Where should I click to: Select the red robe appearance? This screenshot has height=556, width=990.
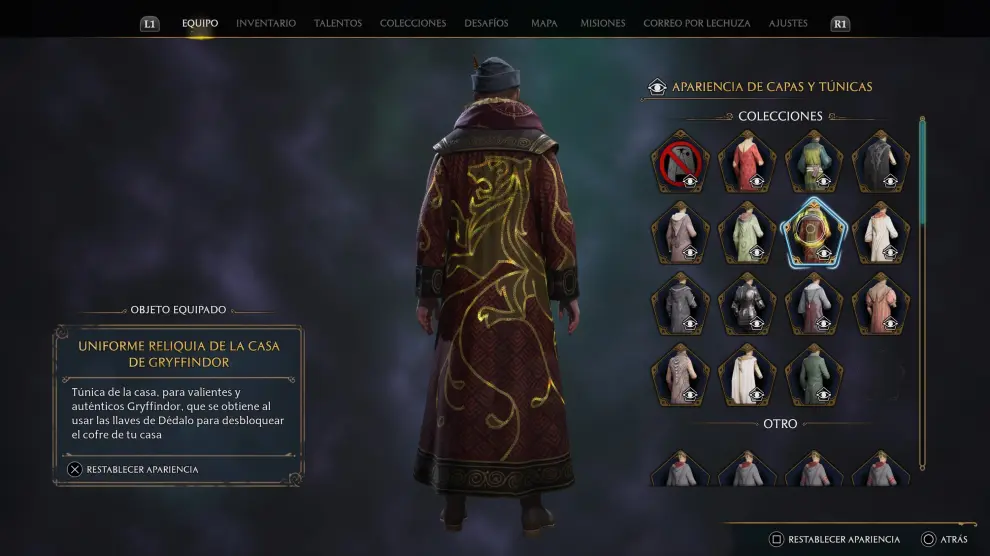pos(747,161)
